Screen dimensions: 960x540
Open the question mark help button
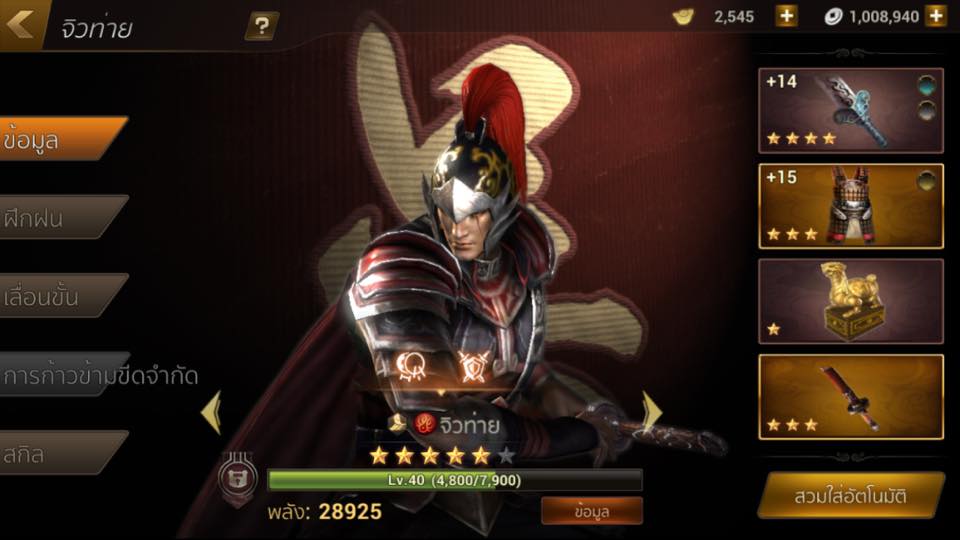[x=261, y=26]
